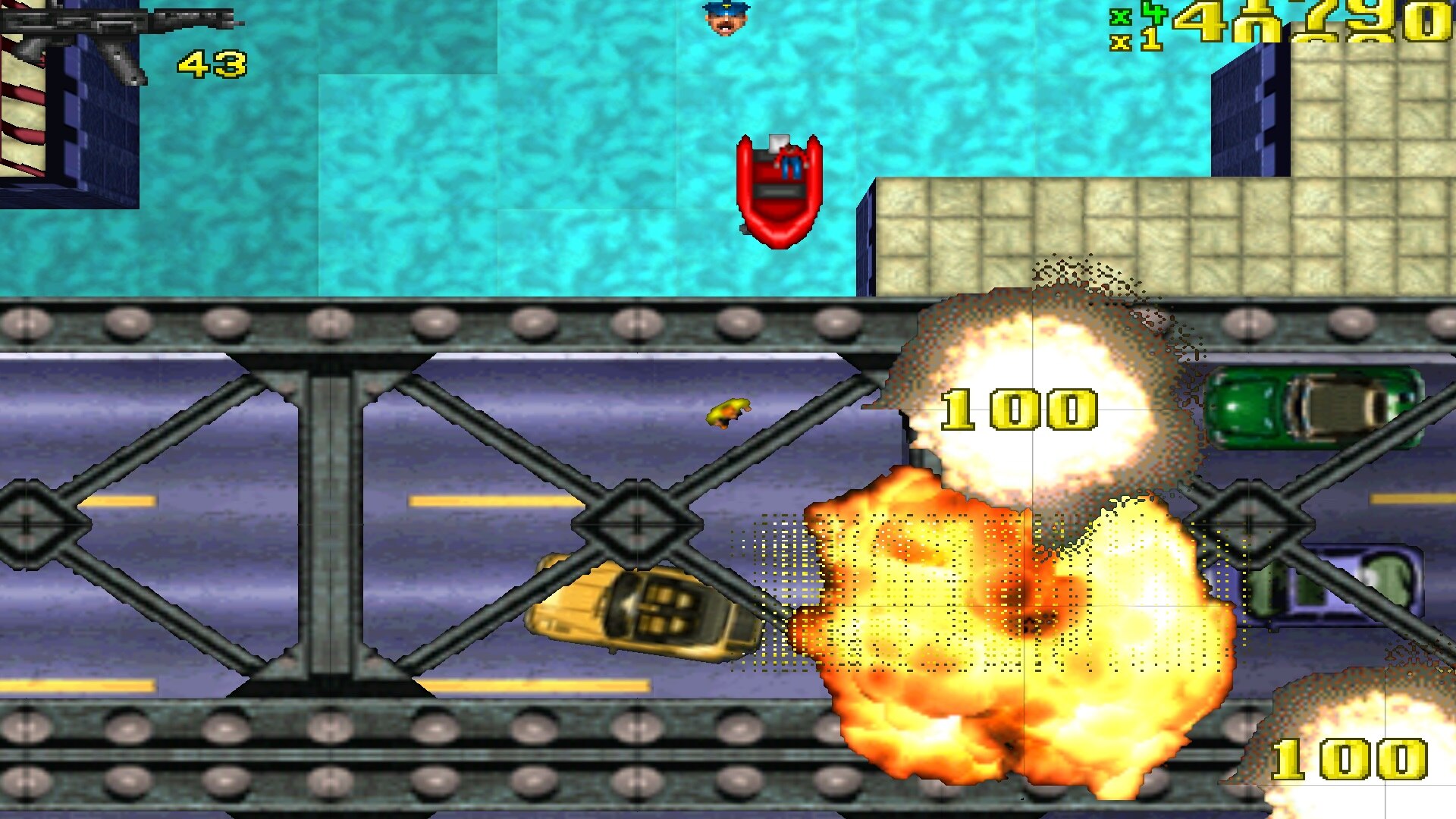Expand the ammo counter showing 43
Screen dimensions: 1456x819
click(211, 62)
